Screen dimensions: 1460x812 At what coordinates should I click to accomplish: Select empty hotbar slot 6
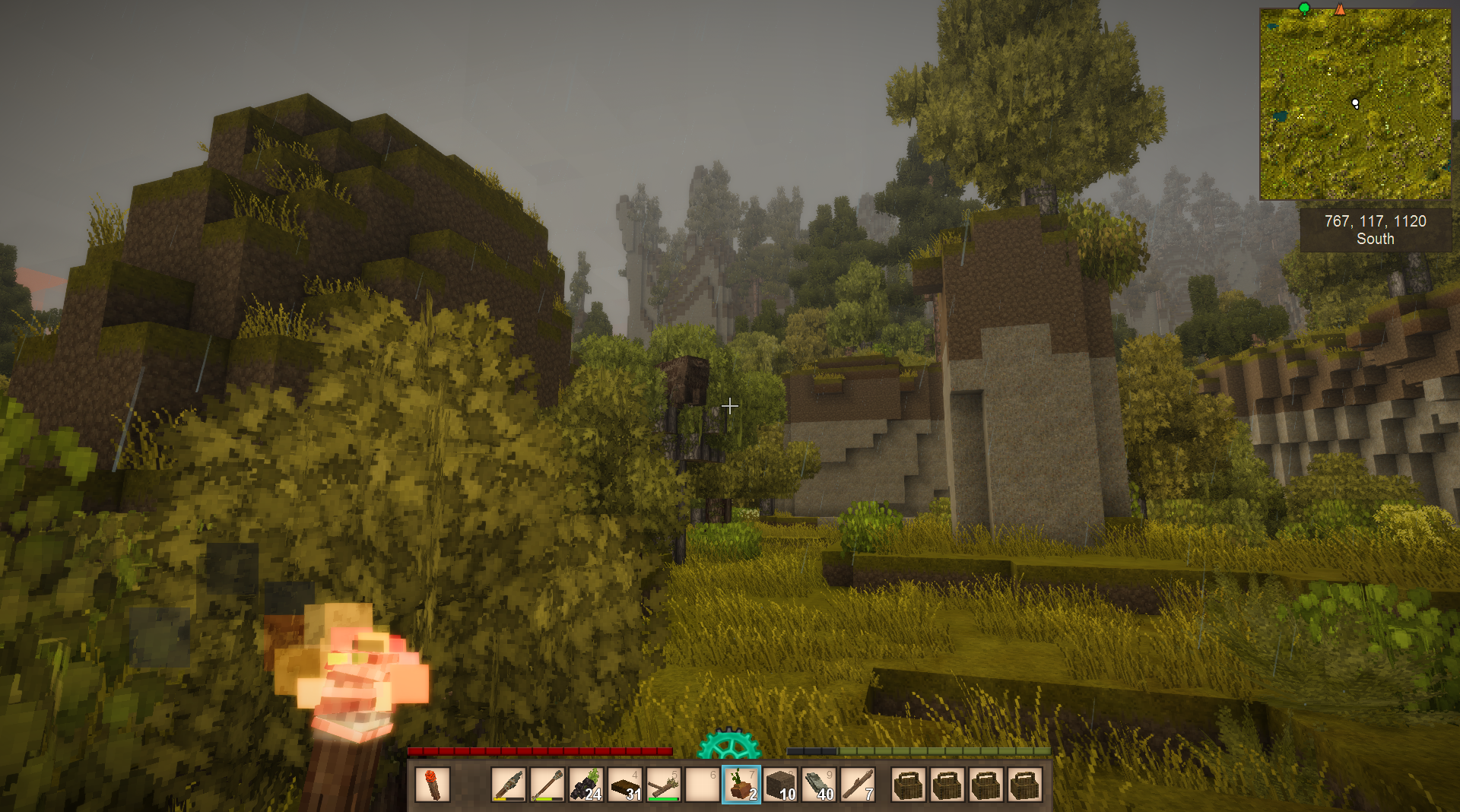click(x=703, y=785)
